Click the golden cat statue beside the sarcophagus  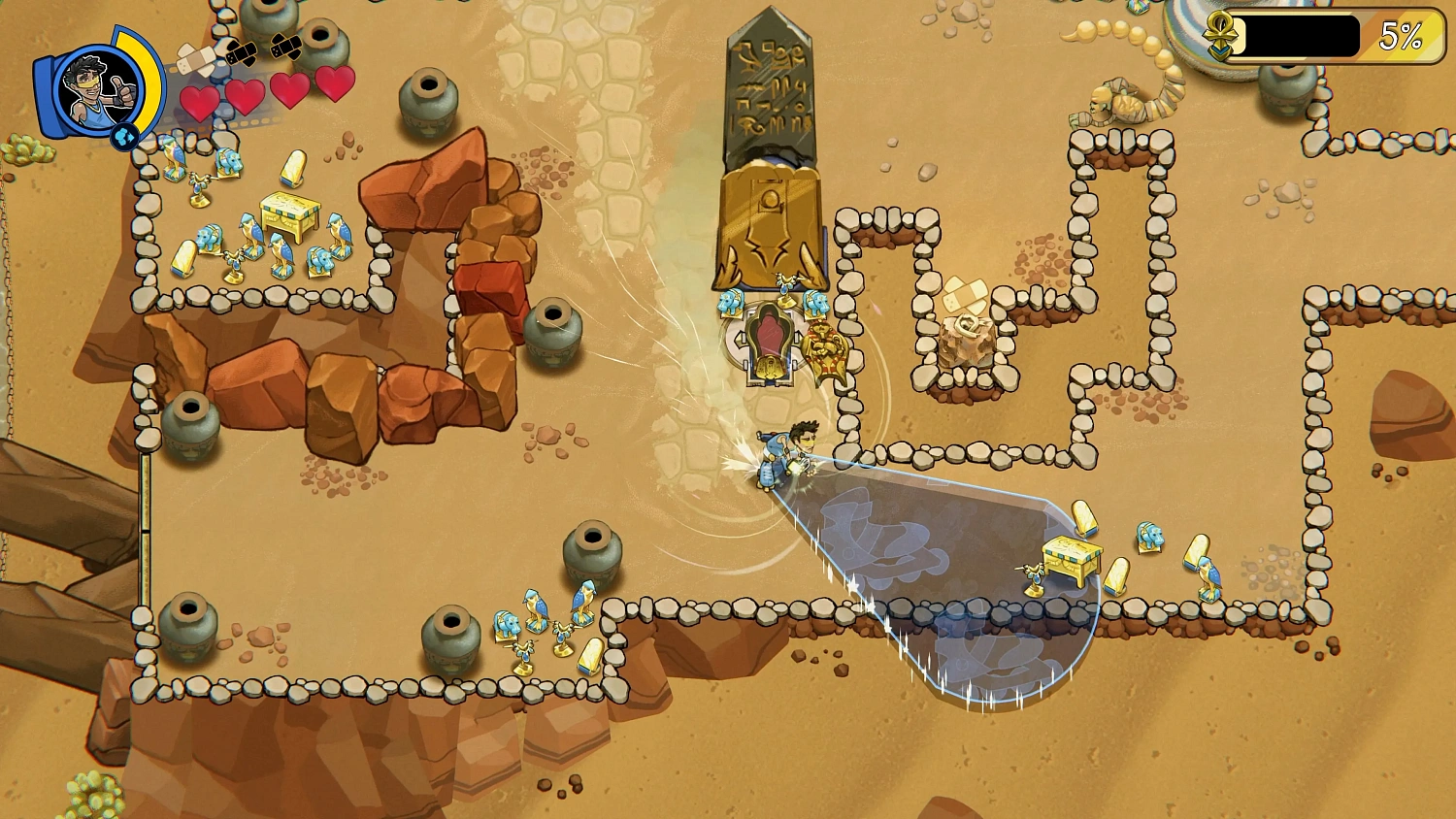point(823,344)
